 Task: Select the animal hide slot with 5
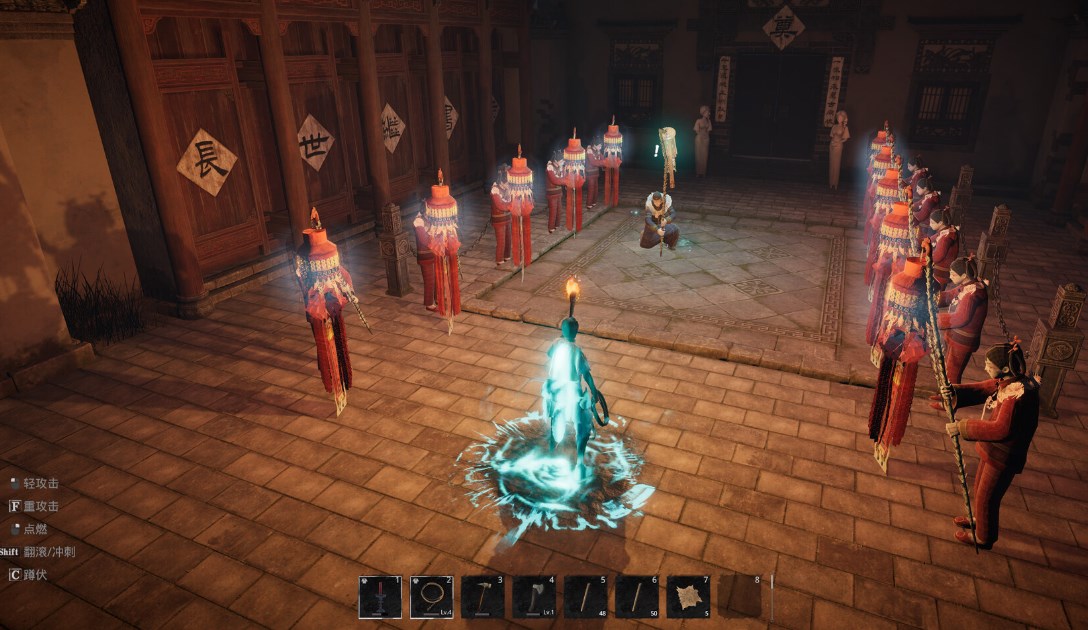[688, 597]
